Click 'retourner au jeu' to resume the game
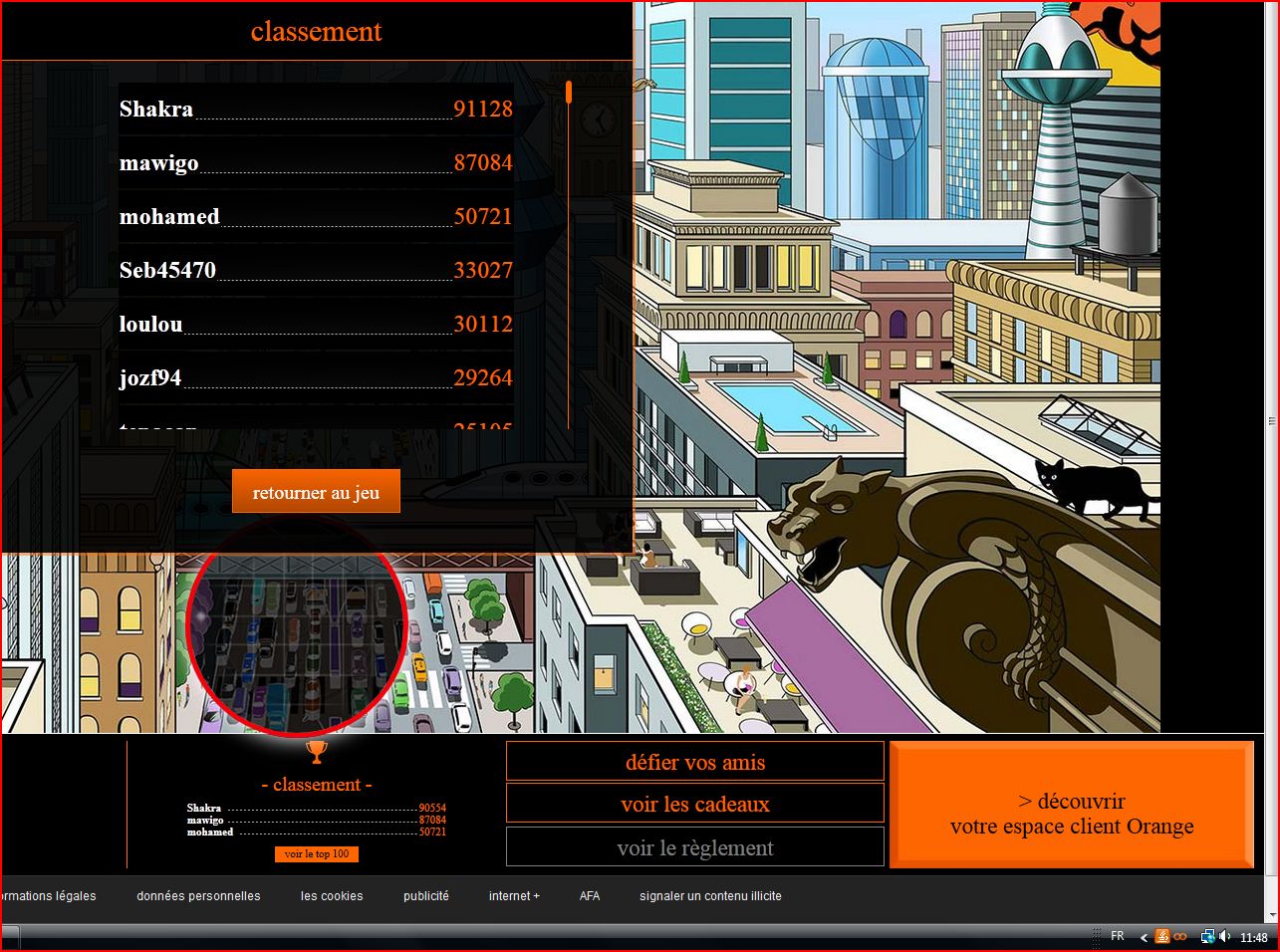 pyautogui.click(x=316, y=491)
